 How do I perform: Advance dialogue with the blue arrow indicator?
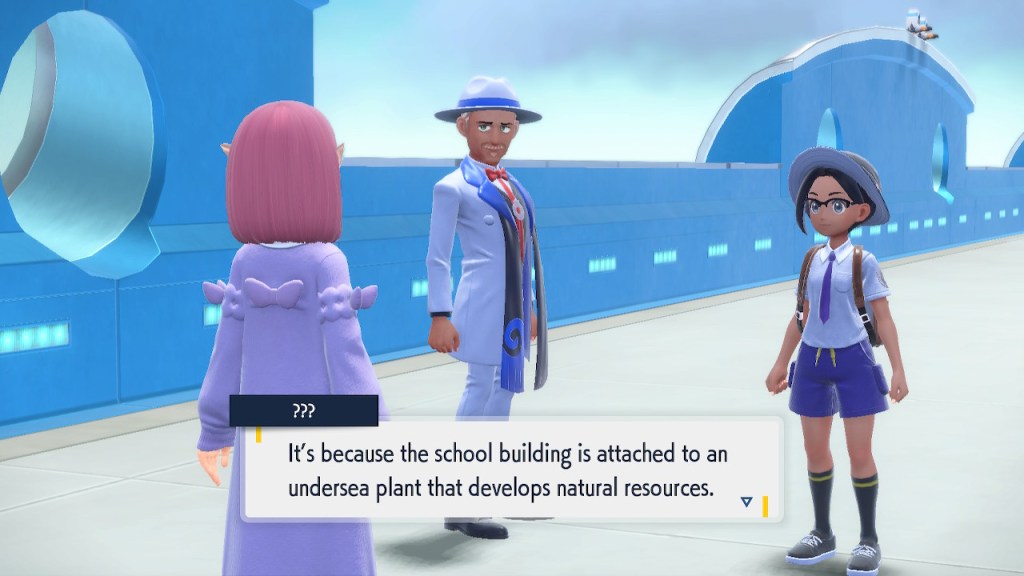(746, 501)
